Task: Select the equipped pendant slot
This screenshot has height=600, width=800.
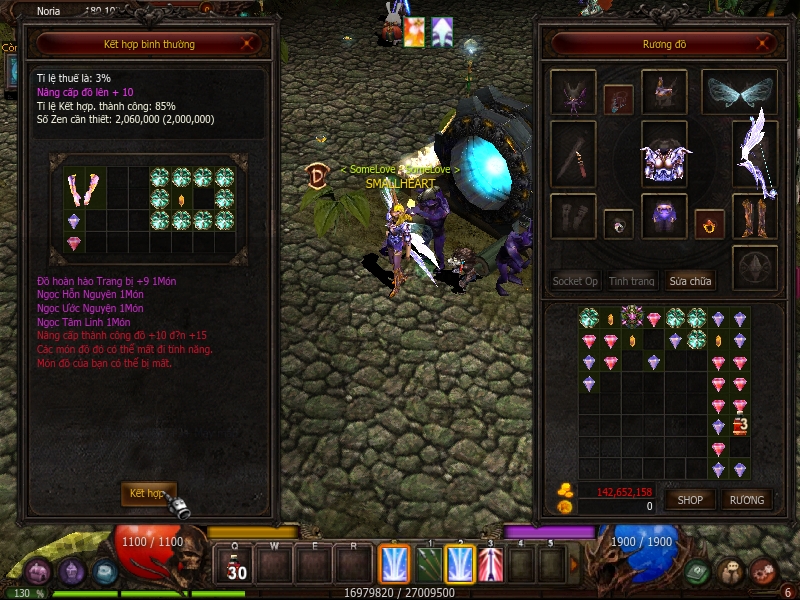Action: (x=618, y=98)
